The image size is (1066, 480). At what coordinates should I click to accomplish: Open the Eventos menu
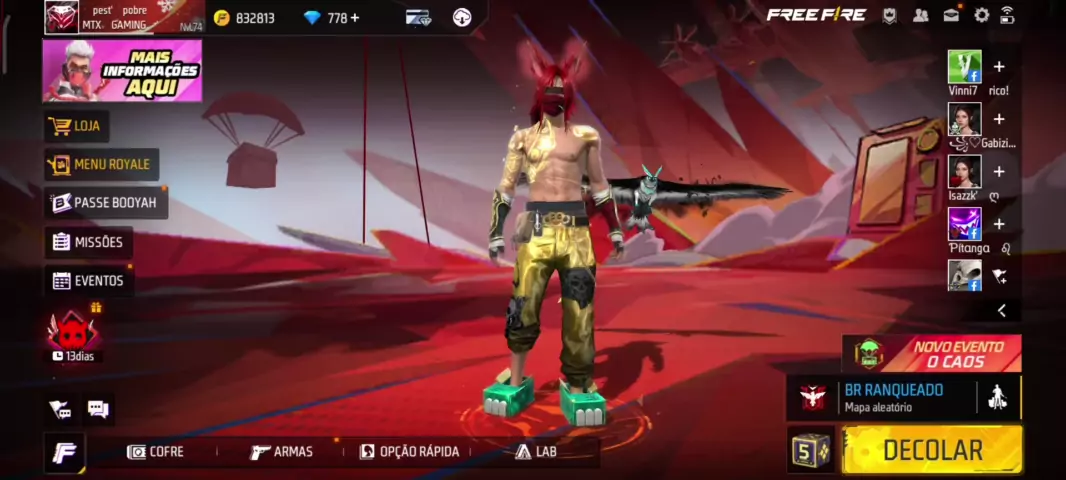pyautogui.click(x=88, y=281)
